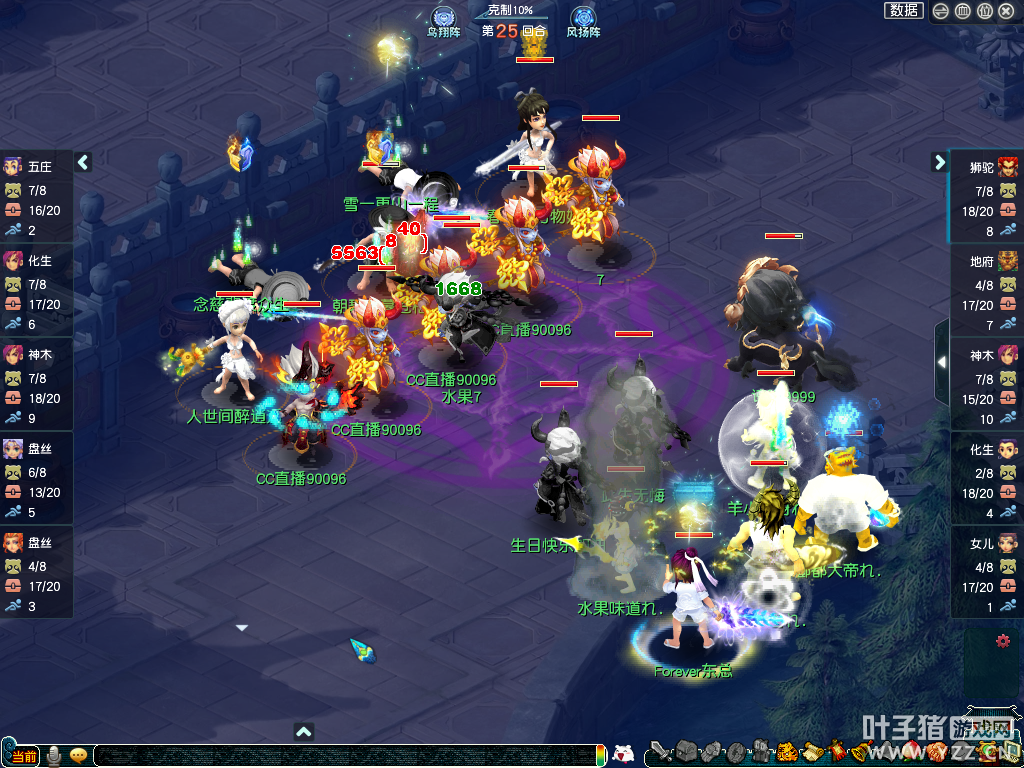Toggle the 血 health display button
Viewport: 1024px width, 768px height.
963,11
